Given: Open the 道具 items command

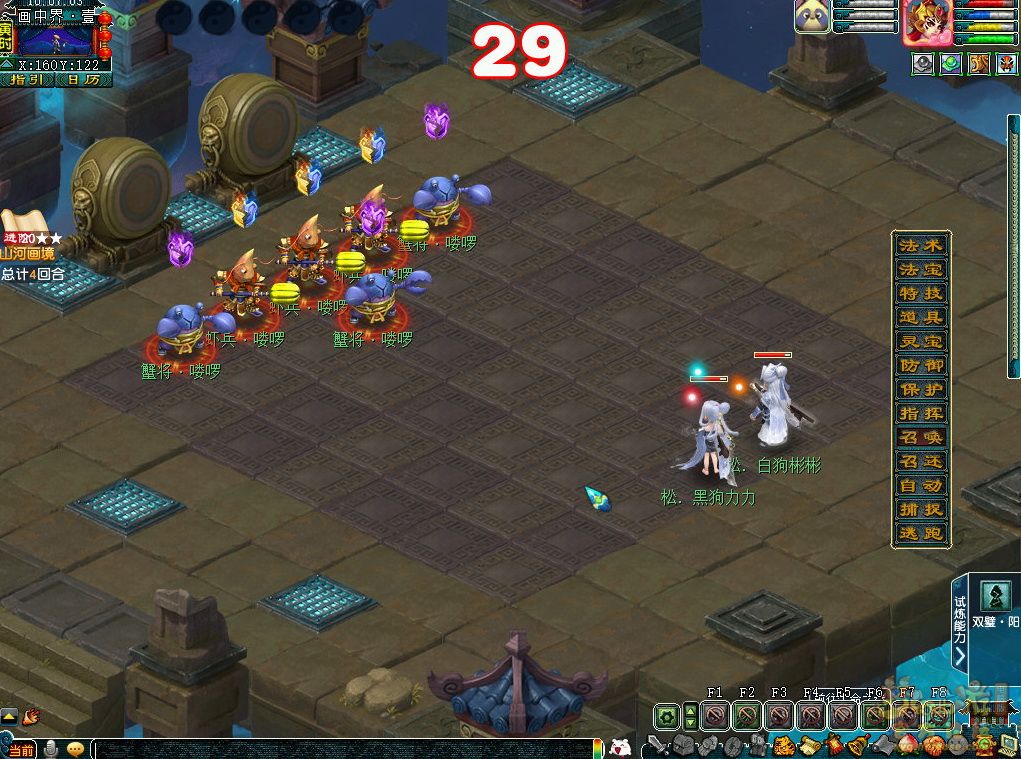Looking at the screenshot, I should (x=921, y=318).
